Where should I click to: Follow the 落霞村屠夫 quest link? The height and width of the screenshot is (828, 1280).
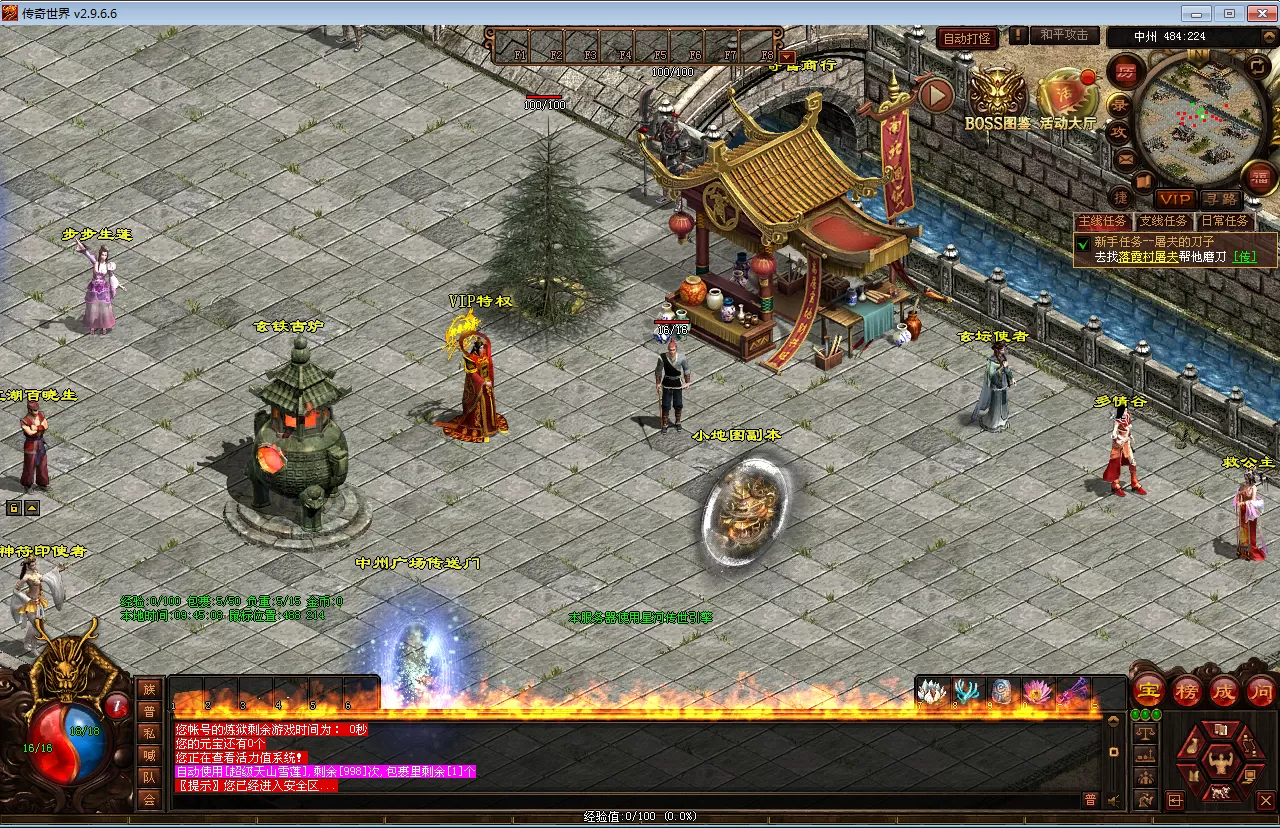[1149, 257]
